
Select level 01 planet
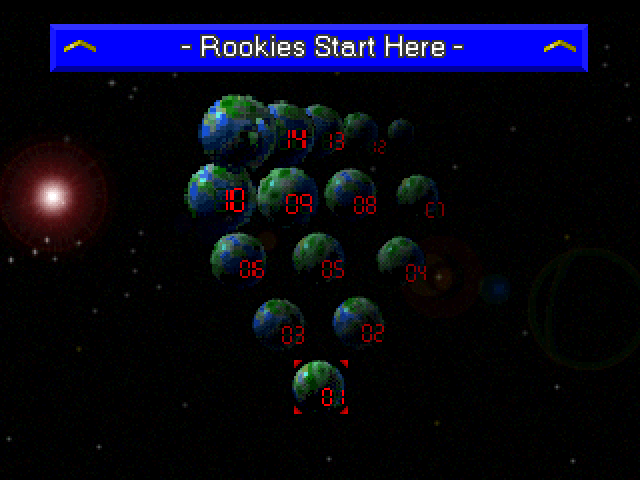320,387
